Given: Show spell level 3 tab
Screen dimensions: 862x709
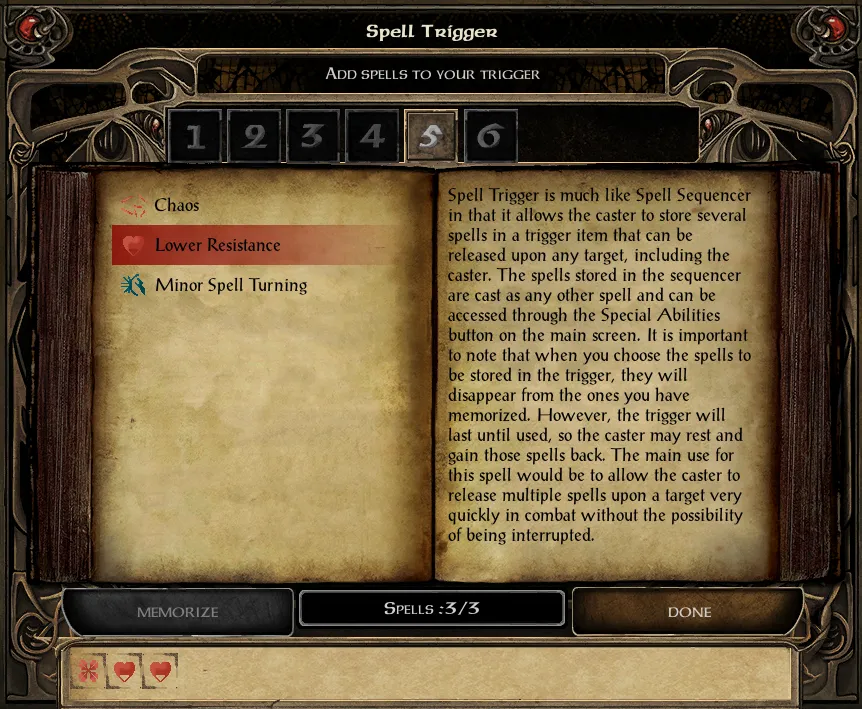Looking at the screenshot, I should pos(313,136).
